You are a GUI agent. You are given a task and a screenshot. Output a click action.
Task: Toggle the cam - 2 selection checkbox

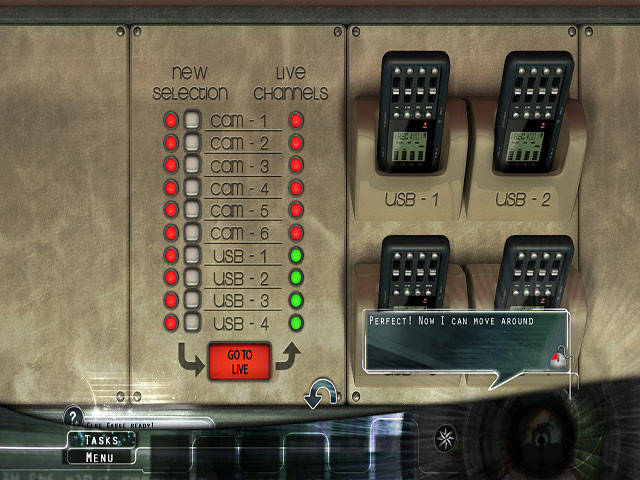(193, 143)
